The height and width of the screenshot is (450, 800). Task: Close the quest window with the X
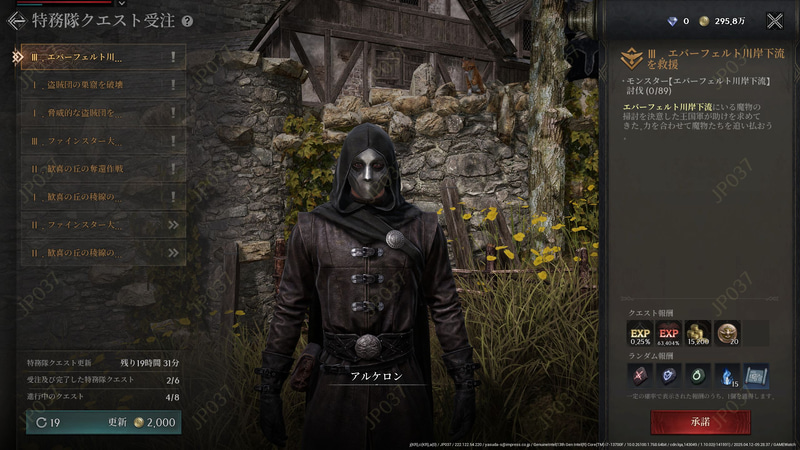pyautogui.click(x=774, y=20)
